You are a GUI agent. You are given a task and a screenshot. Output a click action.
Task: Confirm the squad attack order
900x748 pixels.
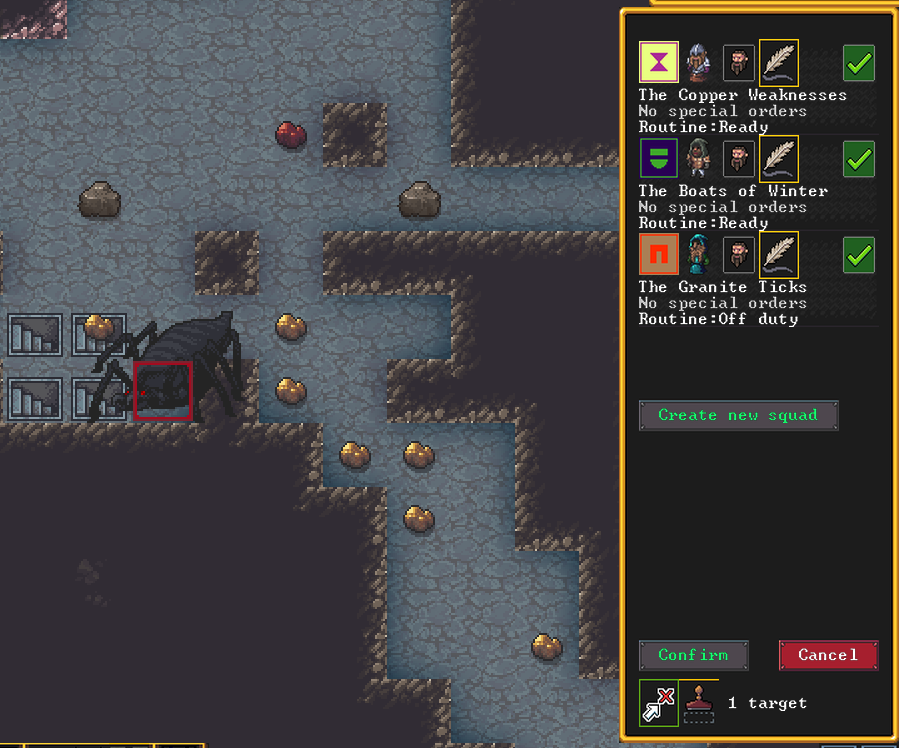(693, 655)
